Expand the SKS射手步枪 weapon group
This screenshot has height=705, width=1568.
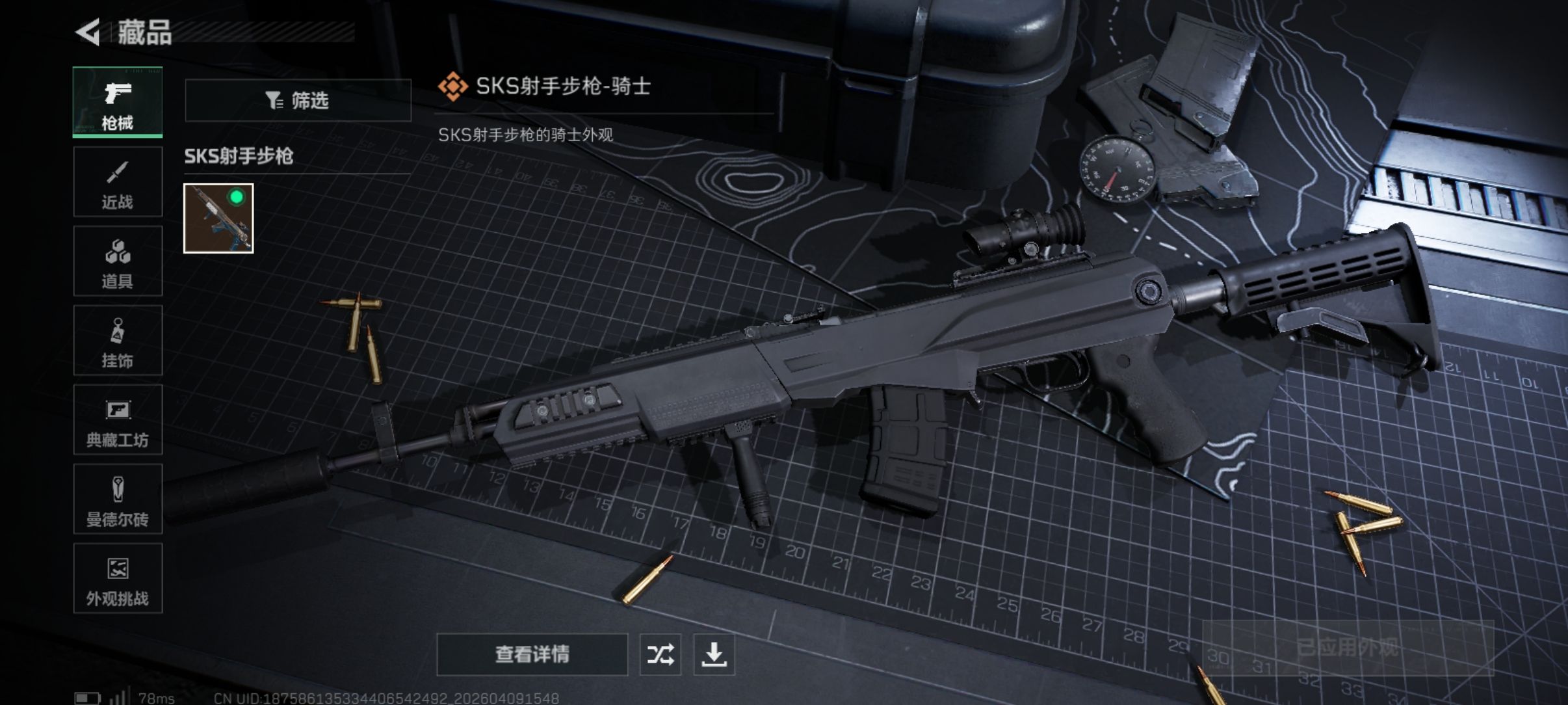[240, 157]
